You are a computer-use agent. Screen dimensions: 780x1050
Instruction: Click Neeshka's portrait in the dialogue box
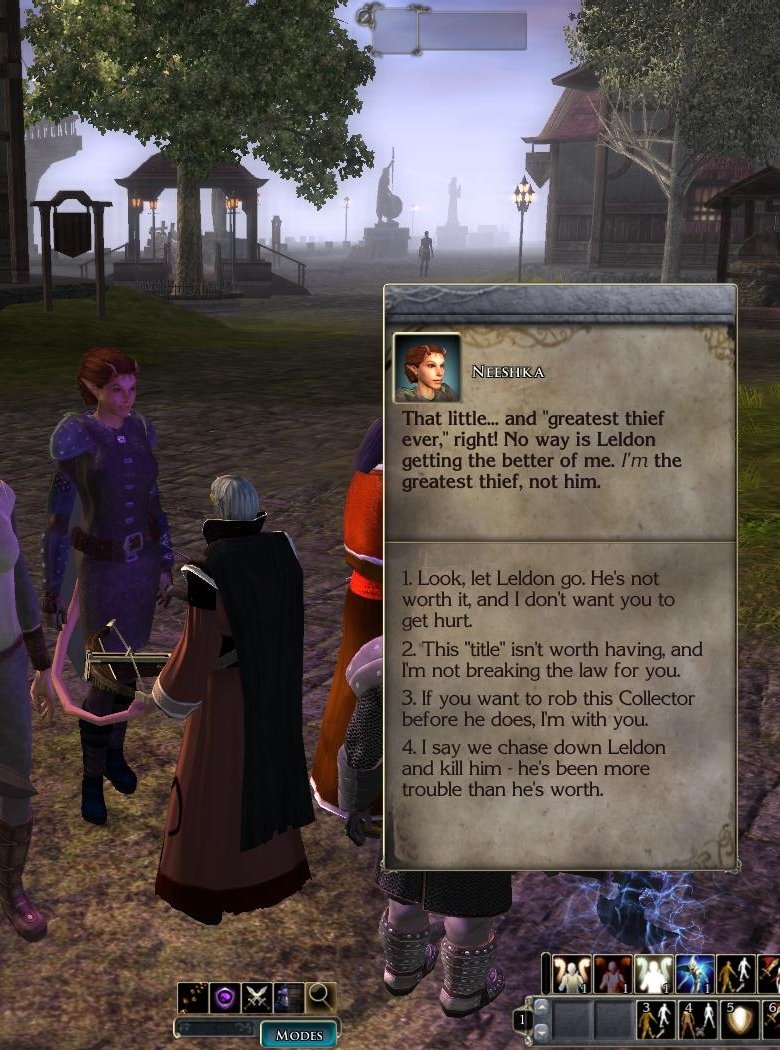[x=427, y=367]
